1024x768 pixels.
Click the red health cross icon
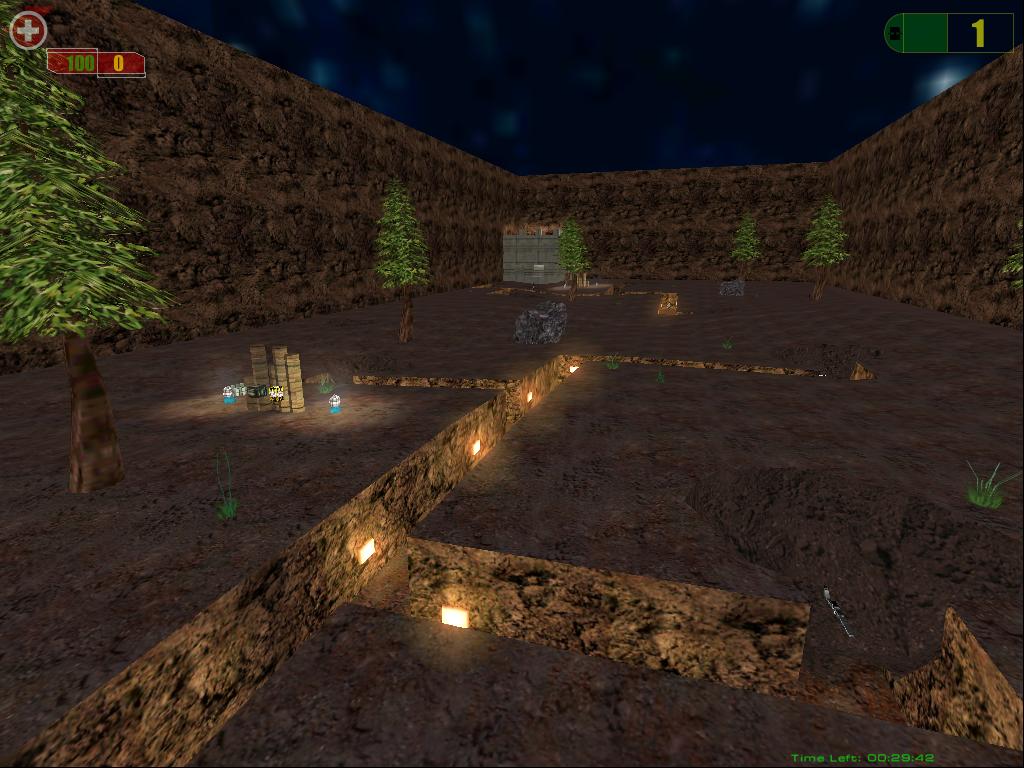coord(28,31)
